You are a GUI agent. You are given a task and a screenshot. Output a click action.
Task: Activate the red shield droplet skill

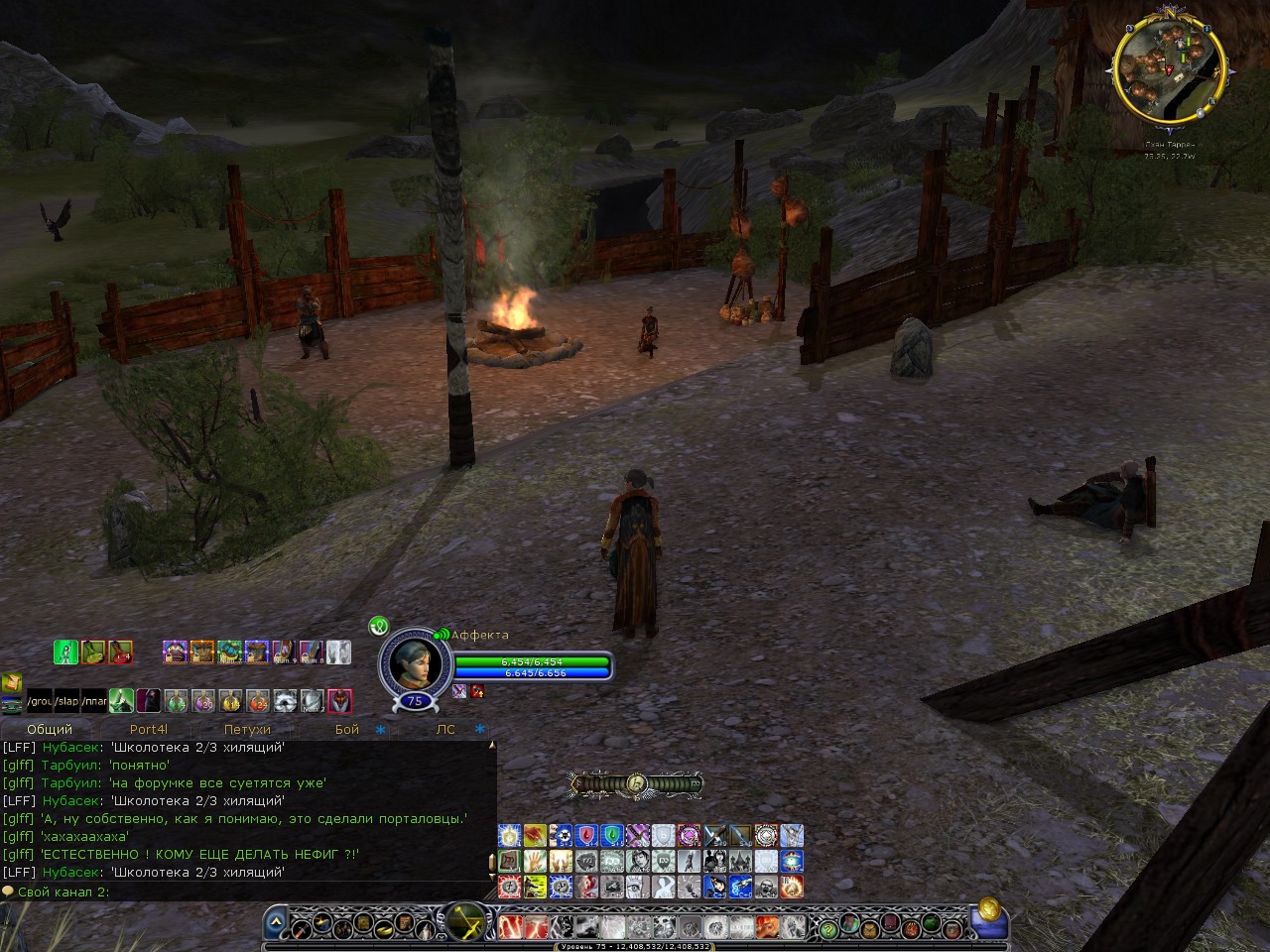point(586,835)
